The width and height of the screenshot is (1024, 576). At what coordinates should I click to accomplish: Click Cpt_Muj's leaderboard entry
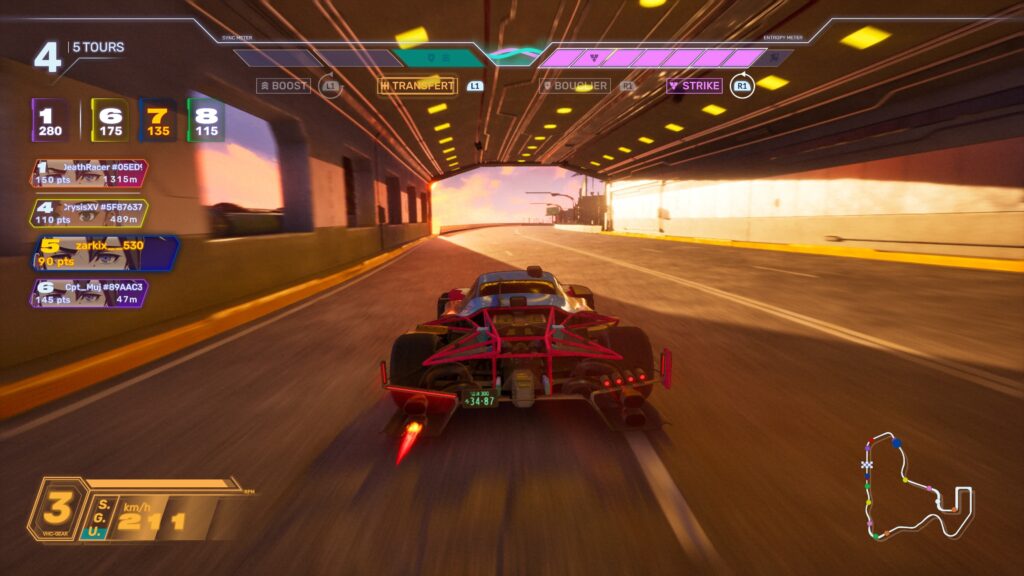89,293
